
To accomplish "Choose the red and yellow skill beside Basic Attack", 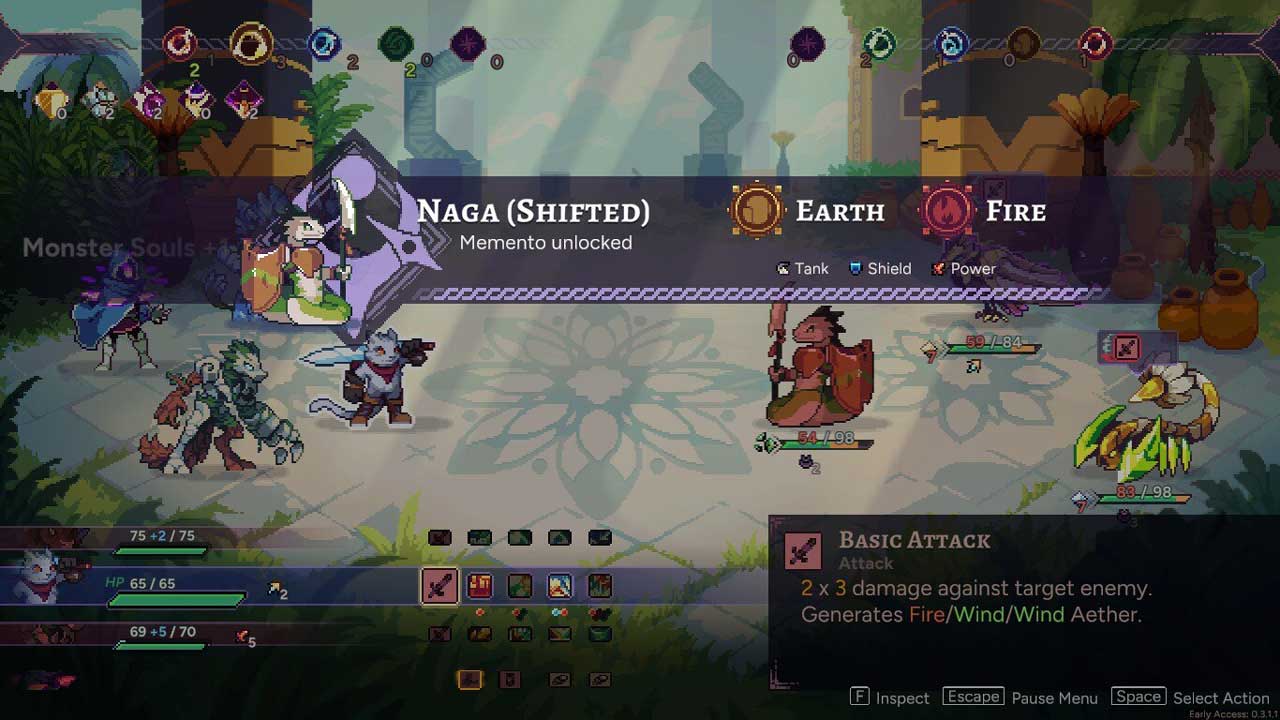I will [x=480, y=586].
